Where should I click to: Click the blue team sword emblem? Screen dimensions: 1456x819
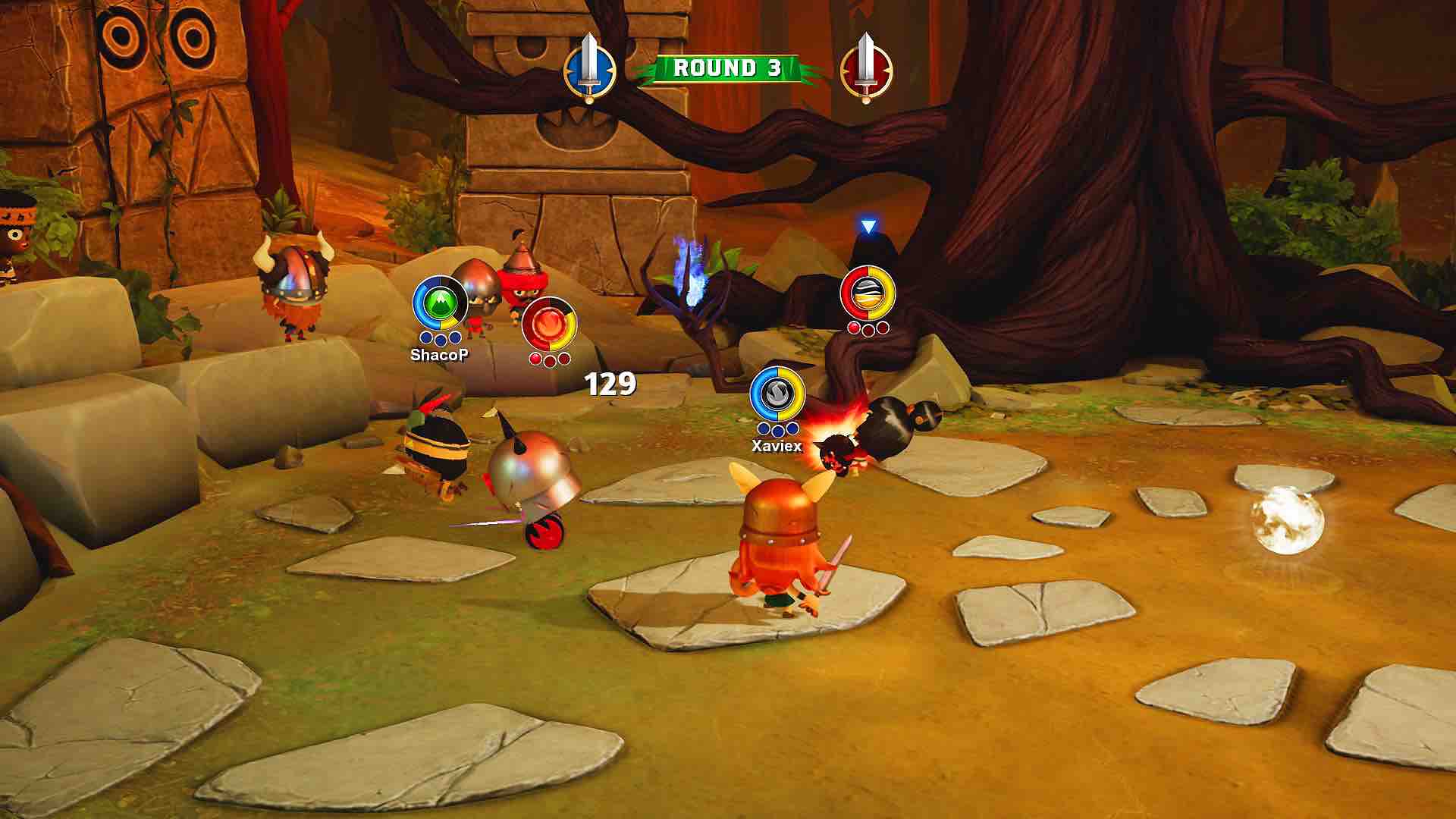(x=588, y=69)
